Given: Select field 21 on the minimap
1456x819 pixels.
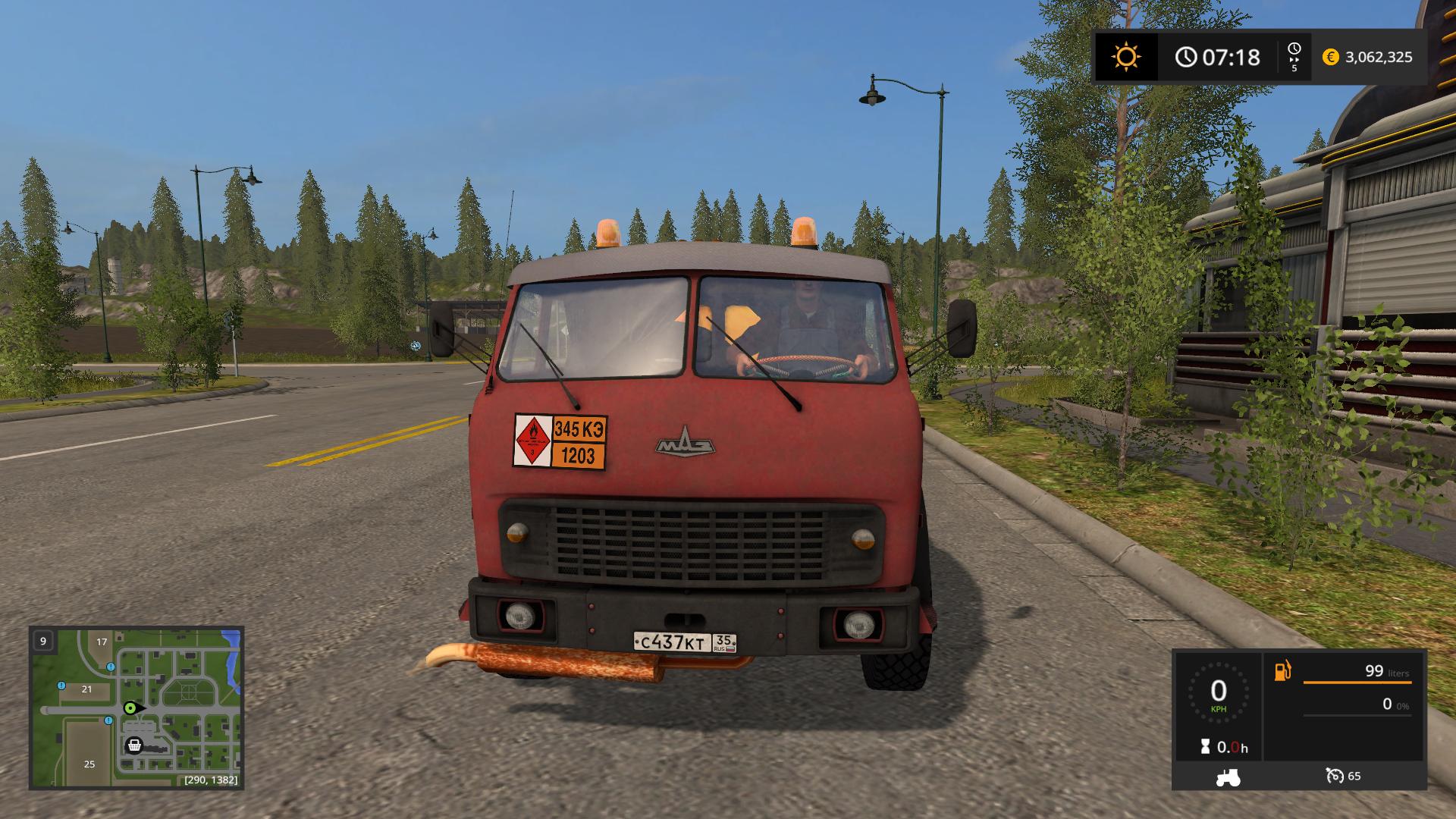Looking at the screenshot, I should [x=86, y=689].
